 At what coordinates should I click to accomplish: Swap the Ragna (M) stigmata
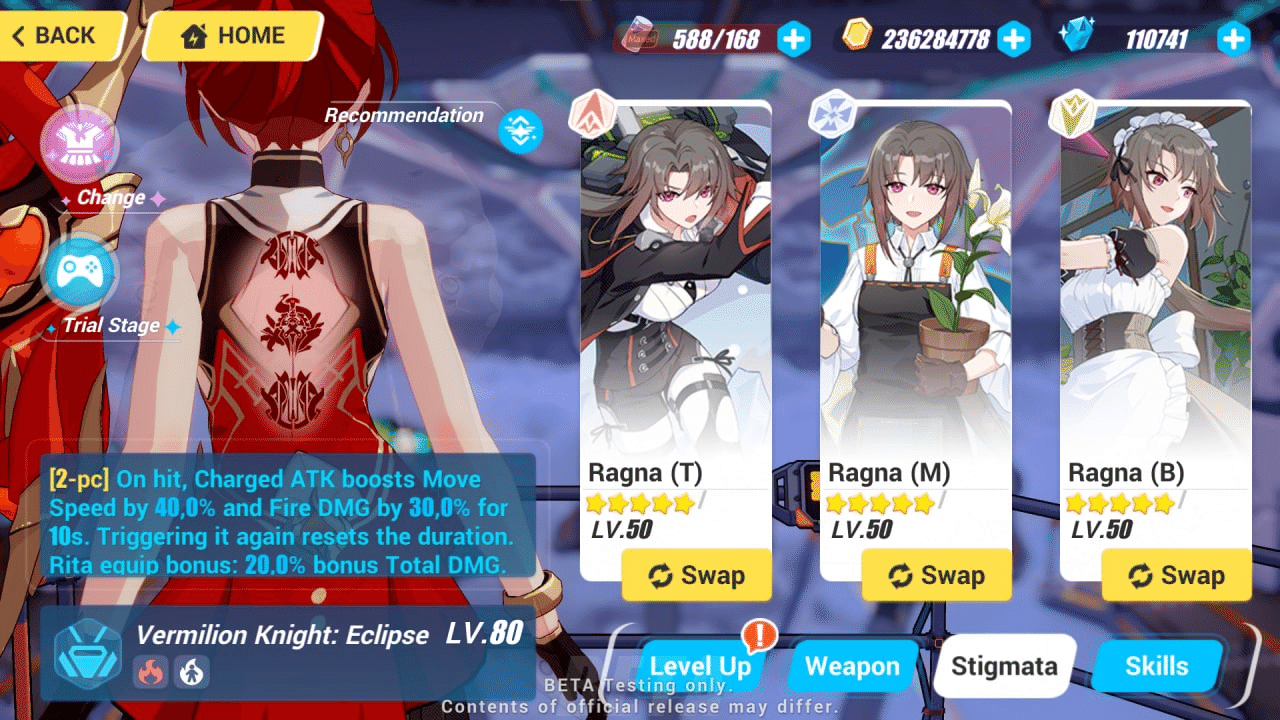click(936, 575)
